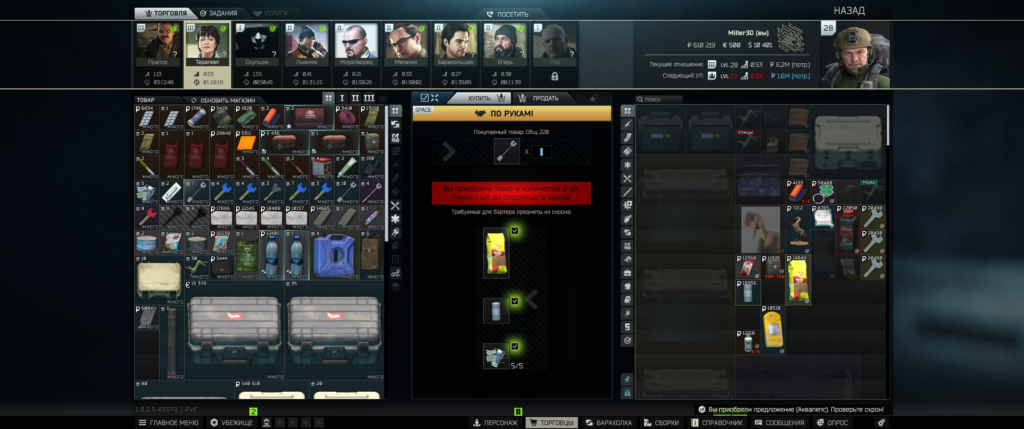Screen dimensions: 1024x429
Task: Open Главное меню
Action: pos(169,423)
